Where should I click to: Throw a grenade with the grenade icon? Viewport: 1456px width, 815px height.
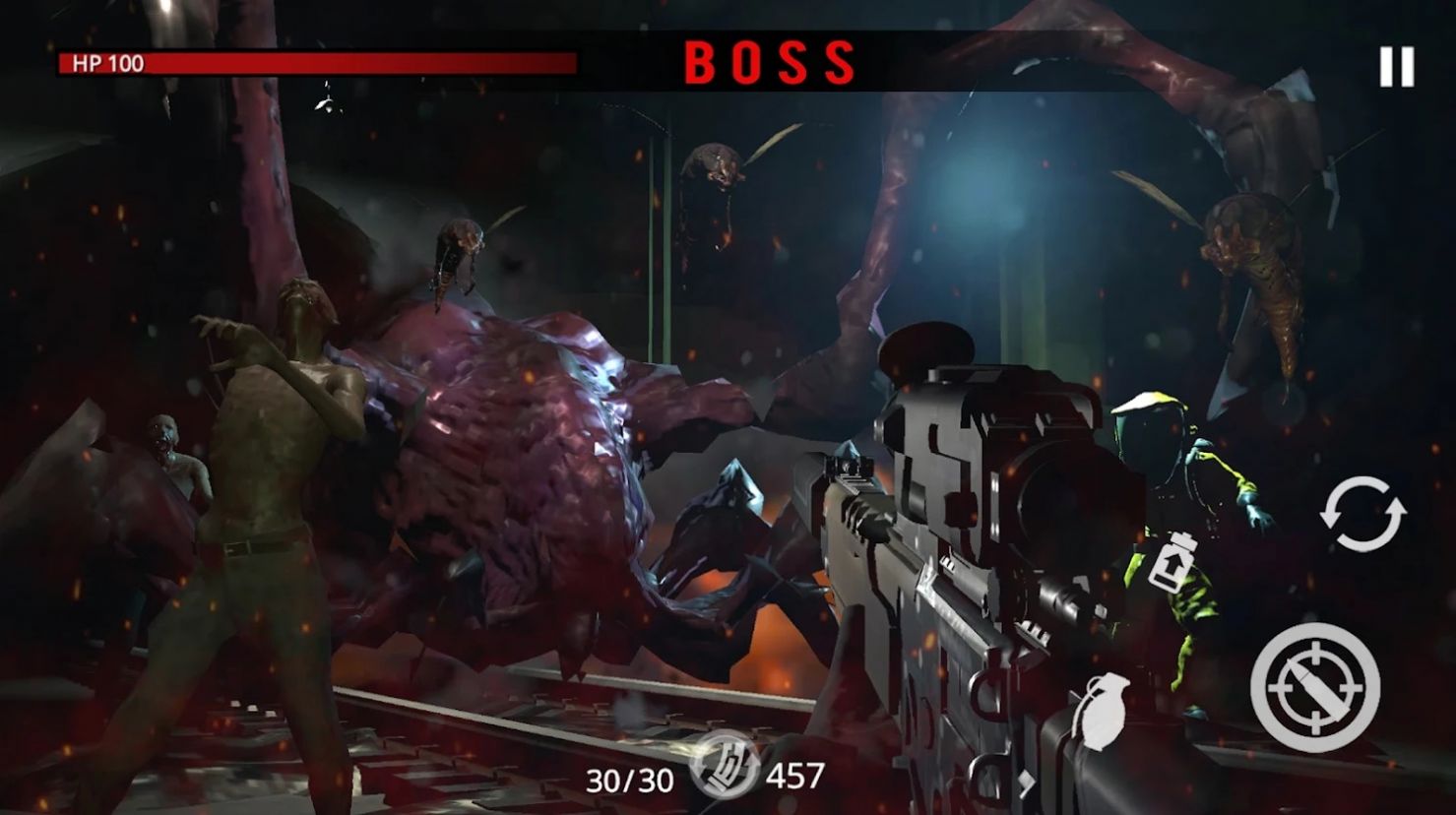pyautogui.click(x=1103, y=712)
